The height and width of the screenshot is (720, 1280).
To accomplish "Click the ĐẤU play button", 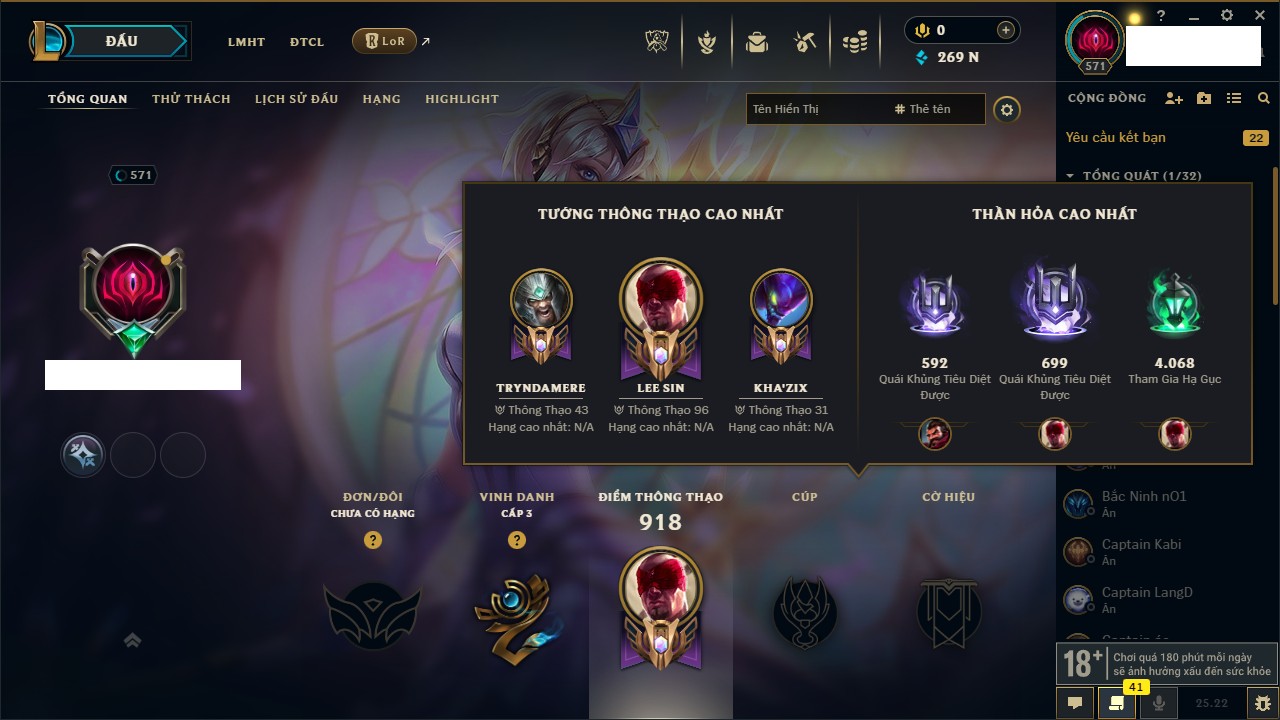I will click(x=120, y=41).
